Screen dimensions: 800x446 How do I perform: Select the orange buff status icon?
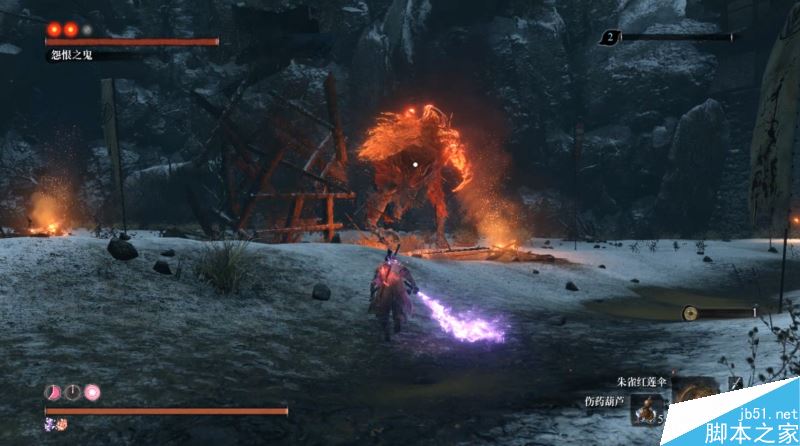(x=61, y=425)
